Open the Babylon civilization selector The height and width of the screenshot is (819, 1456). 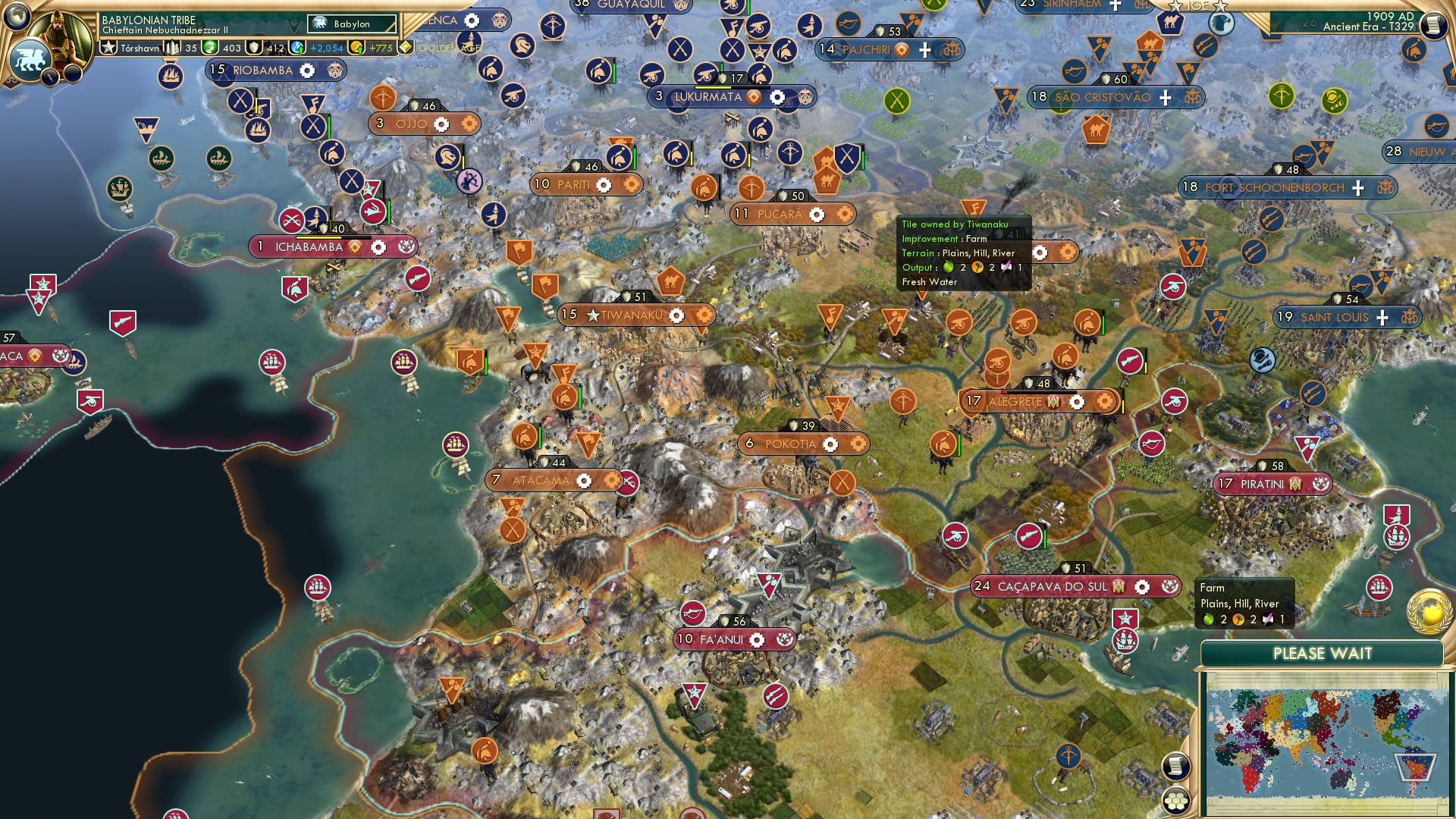coord(352,24)
